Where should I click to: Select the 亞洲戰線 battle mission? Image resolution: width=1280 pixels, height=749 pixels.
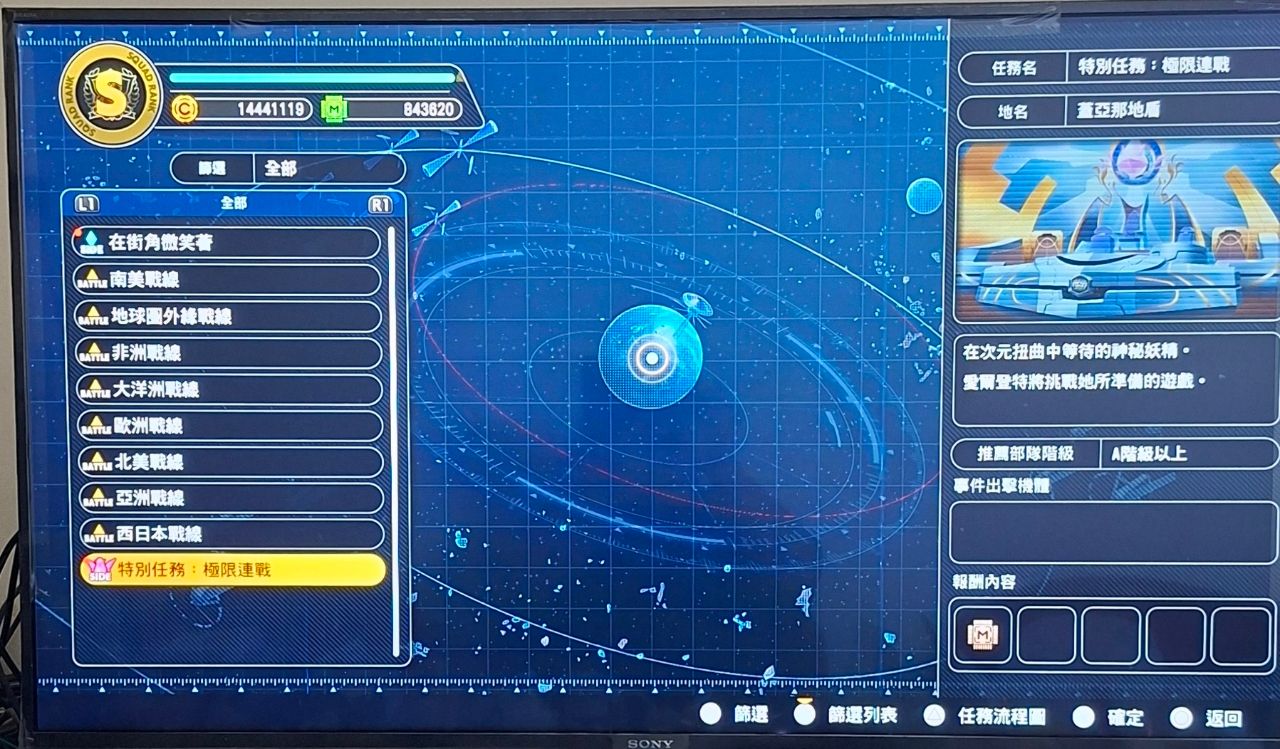tap(228, 498)
